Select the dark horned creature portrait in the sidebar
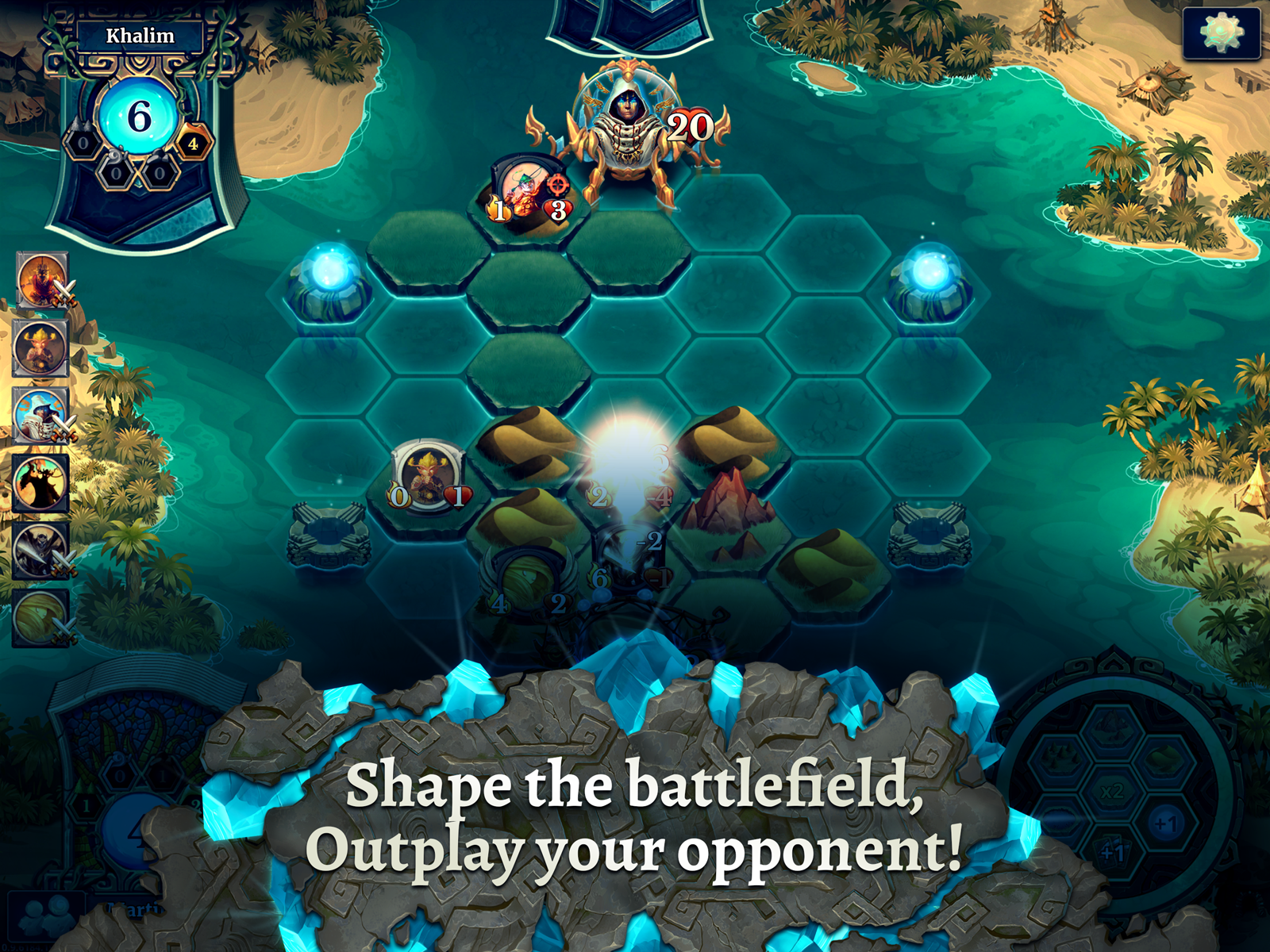Viewport: 1270px width, 952px height. (40, 482)
